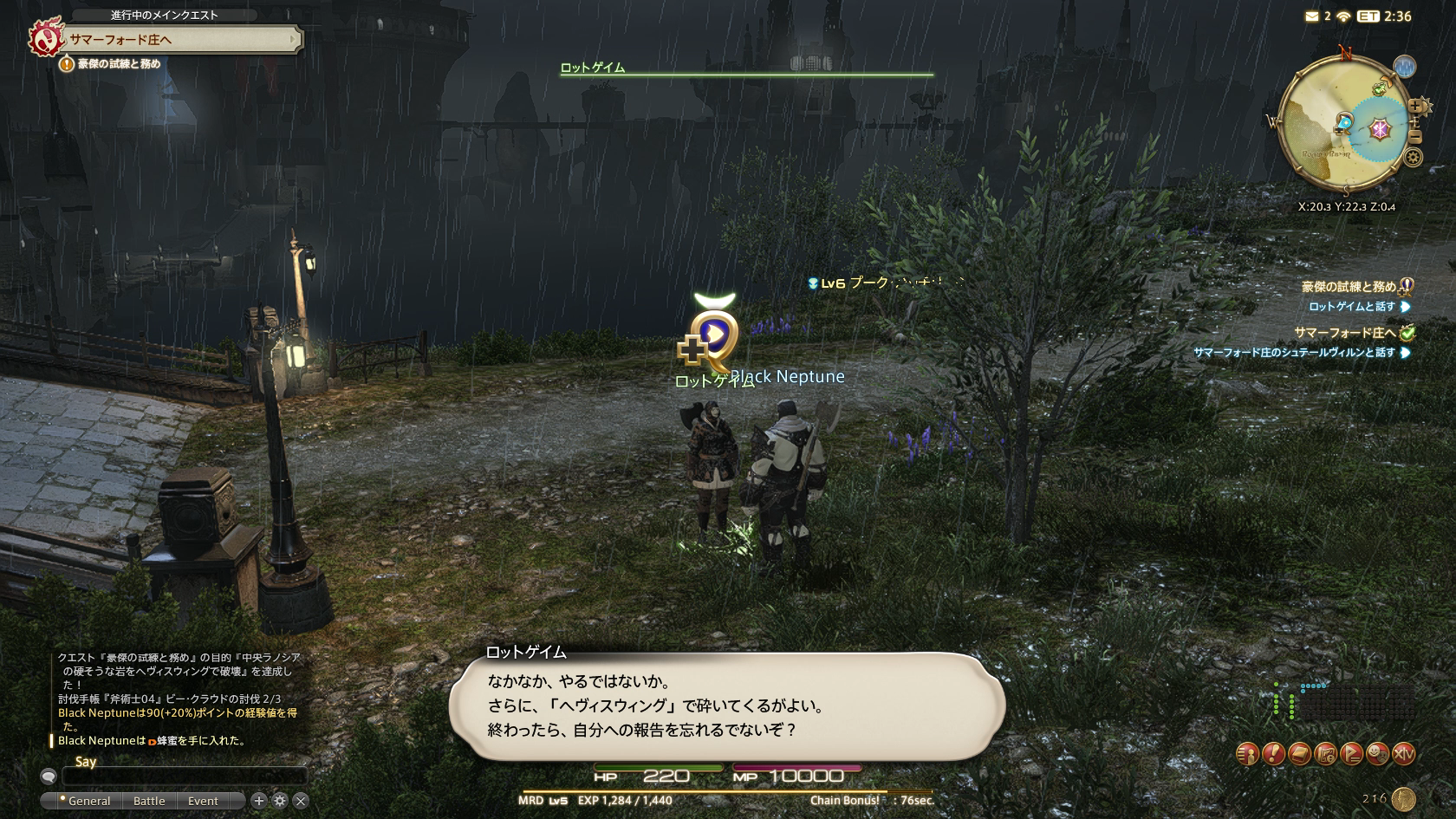The image size is (1456, 819).
Task: Open chat log settings gear
Action: (280, 801)
